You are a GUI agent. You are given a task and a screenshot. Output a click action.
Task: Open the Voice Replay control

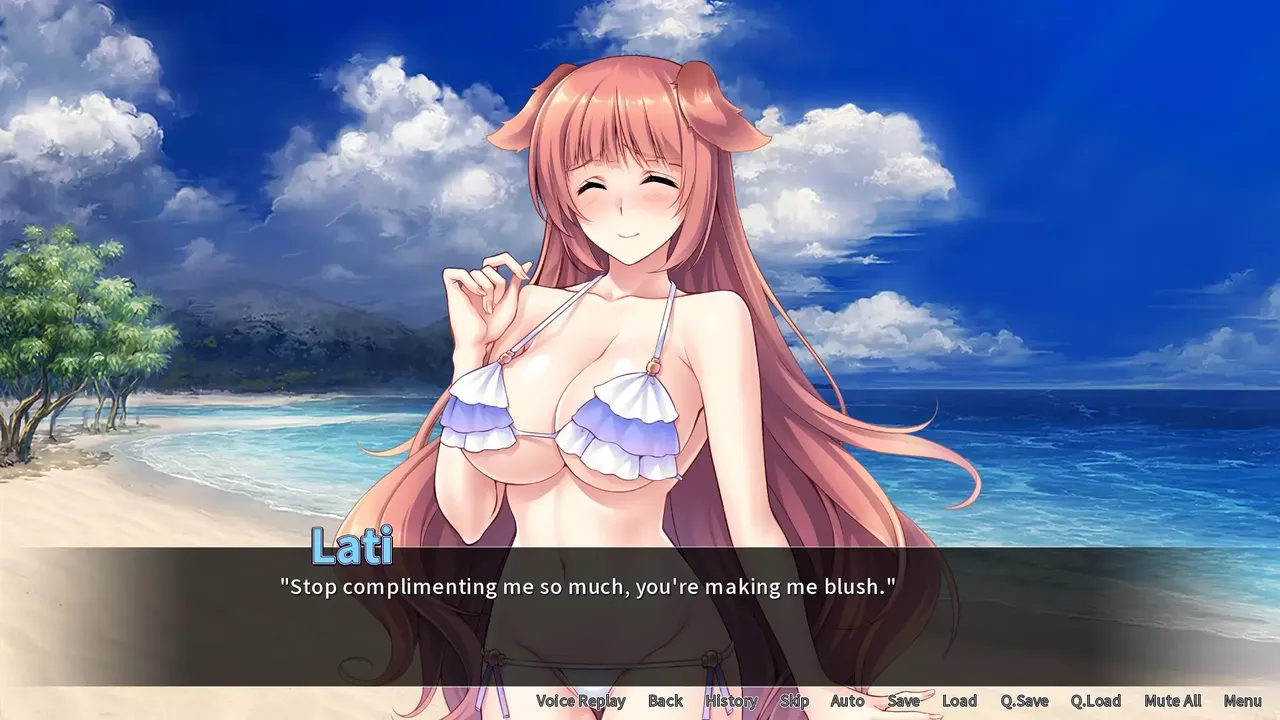pyautogui.click(x=581, y=701)
